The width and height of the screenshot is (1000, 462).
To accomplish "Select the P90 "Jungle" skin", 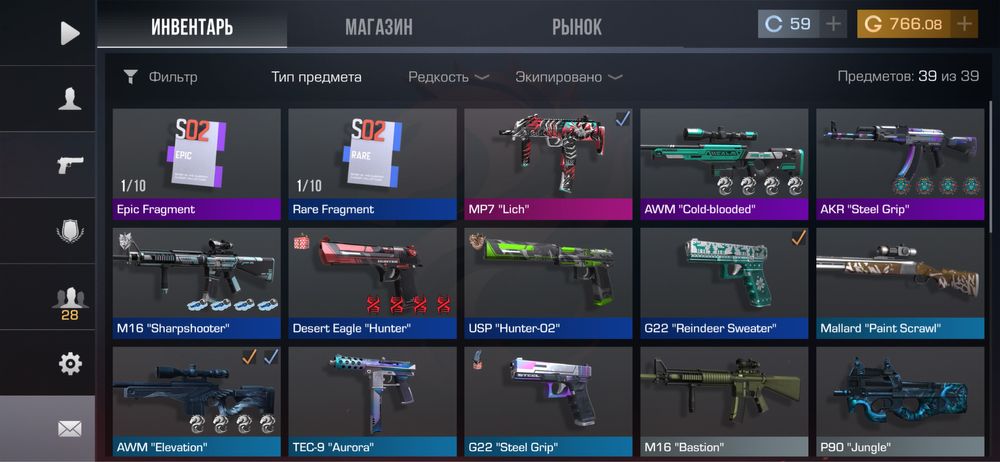I will (900, 400).
